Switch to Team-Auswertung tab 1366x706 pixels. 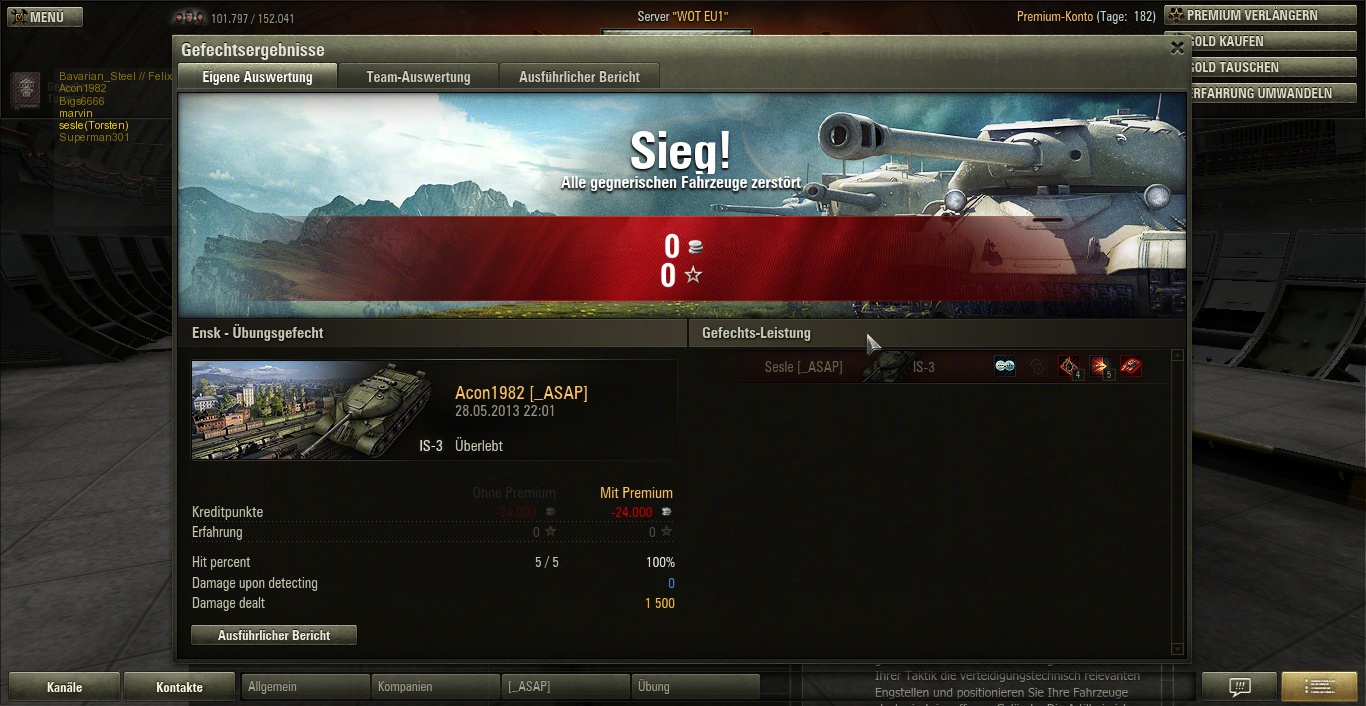pyautogui.click(x=418, y=77)
